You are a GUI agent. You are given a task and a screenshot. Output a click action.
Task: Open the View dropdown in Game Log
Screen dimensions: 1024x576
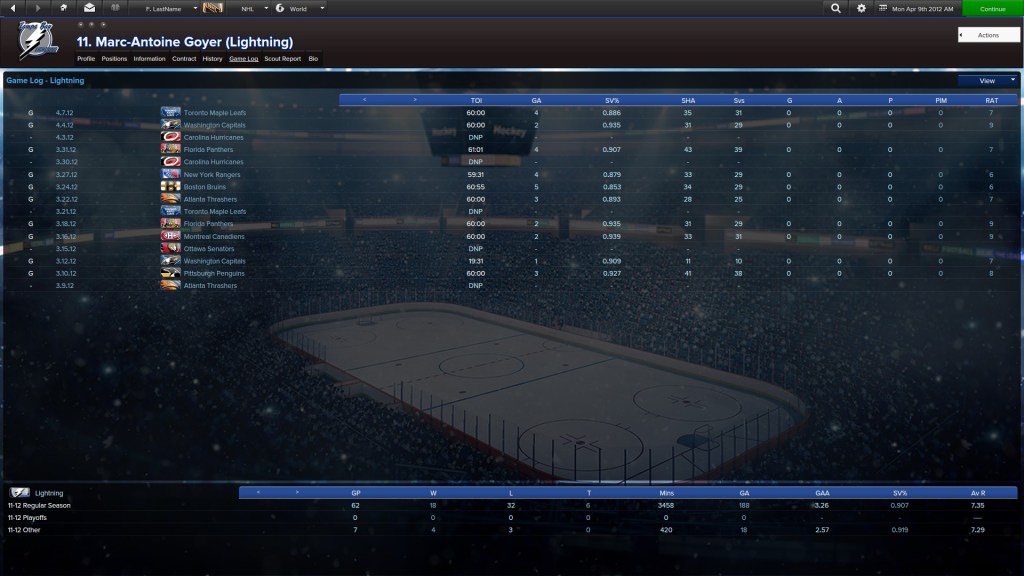[x=988, y=81]
